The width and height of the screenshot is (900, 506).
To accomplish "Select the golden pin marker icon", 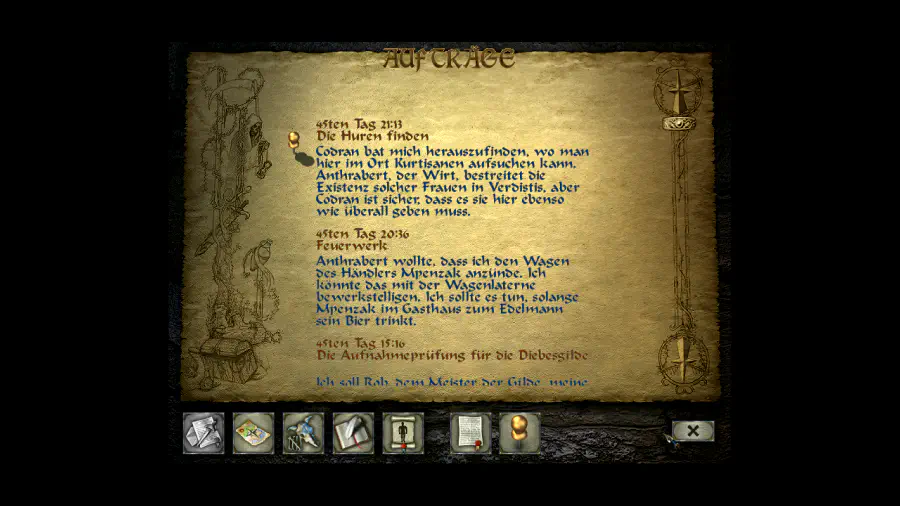I will coord(519,433).
